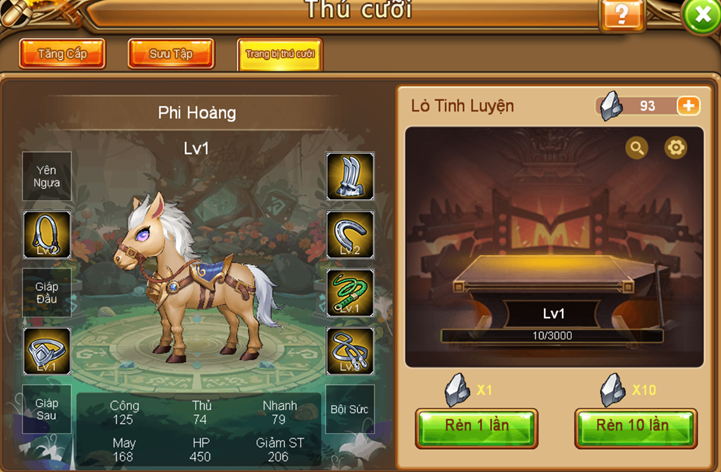Select the empty Yên Ngựa slot
Screen dimensions: 721x472
click(47, 176)
